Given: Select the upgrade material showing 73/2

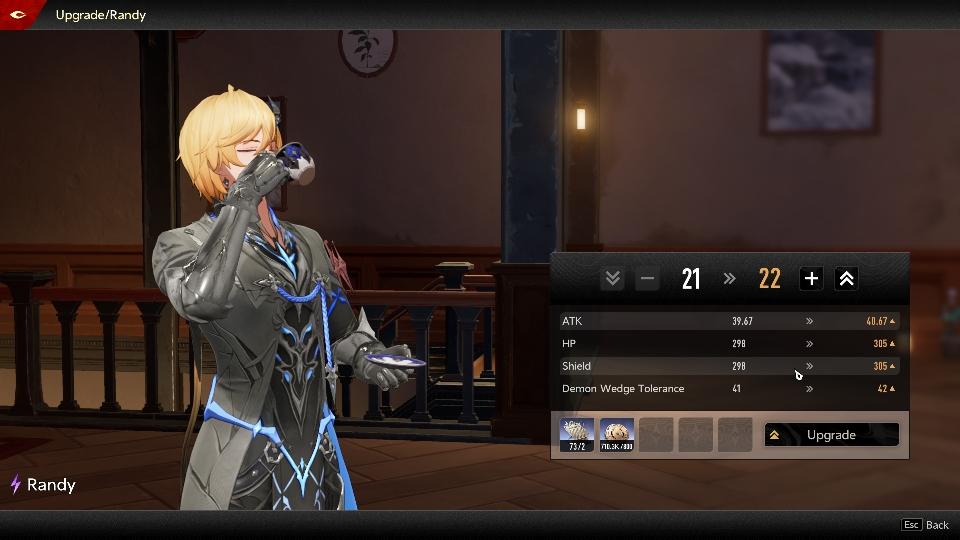Looking at the screenshot, I should point(577,435).
